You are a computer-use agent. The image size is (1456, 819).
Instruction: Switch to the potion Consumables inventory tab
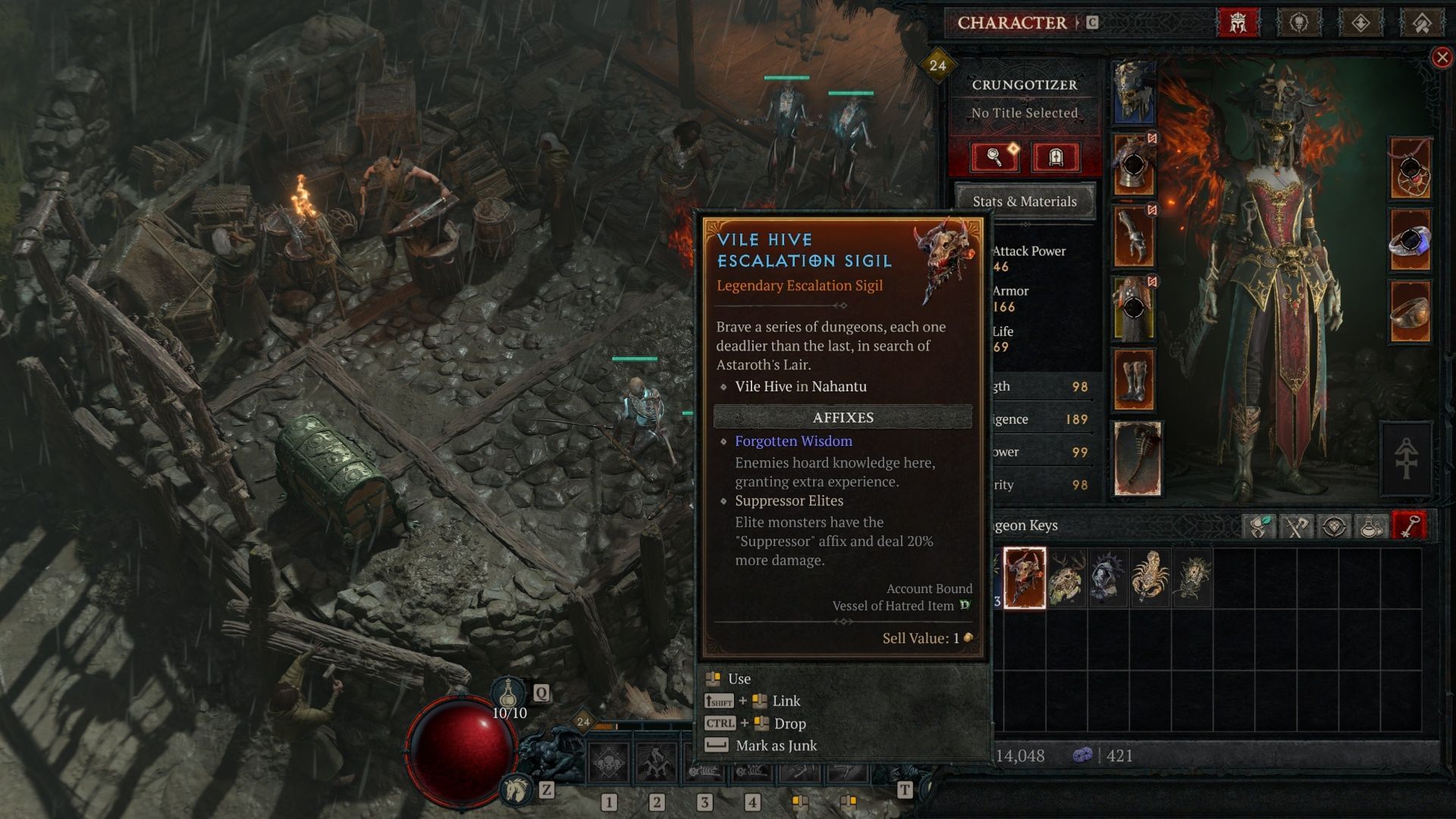(1371, 526)
